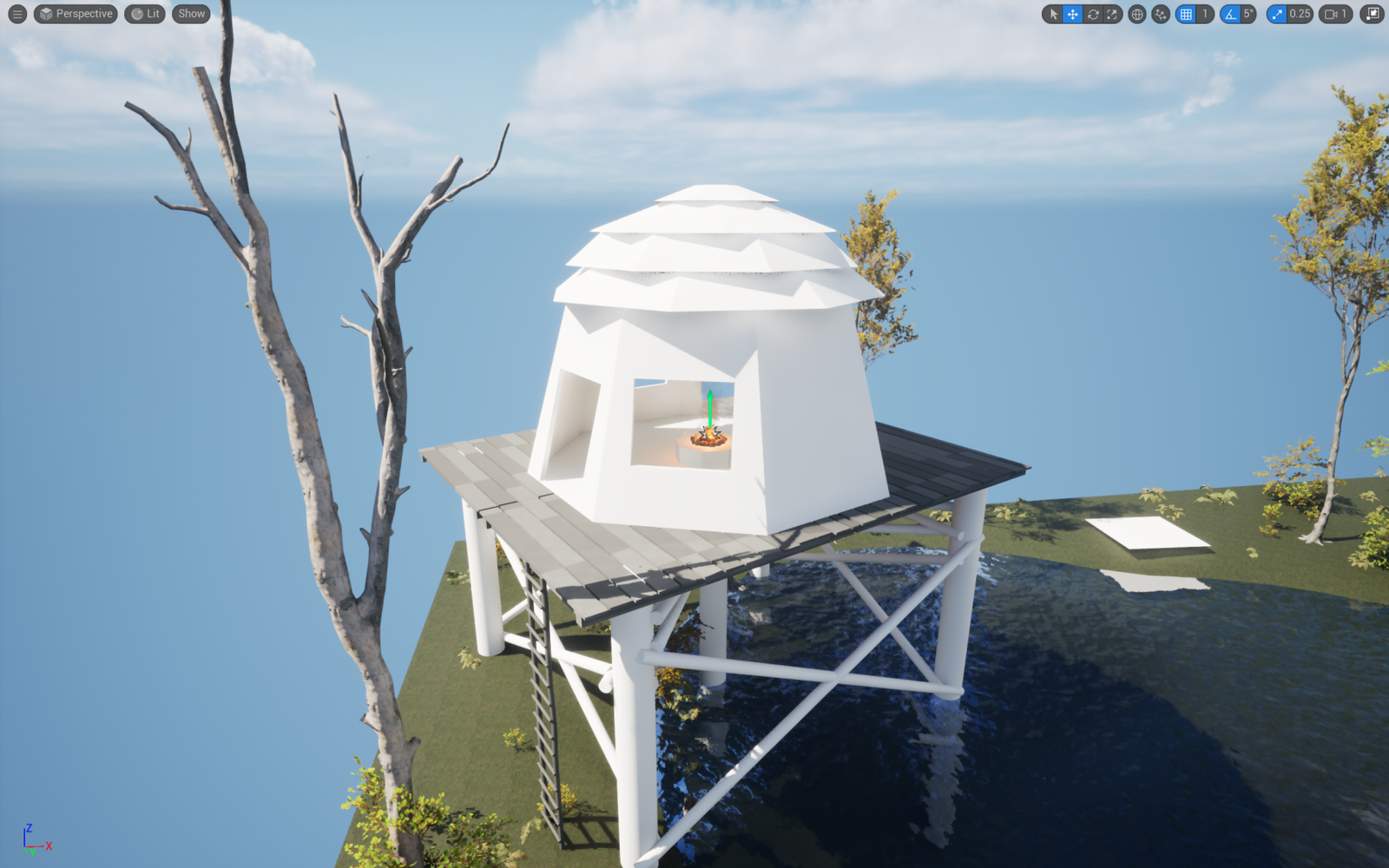Viewport: 1389px width, 868px height.
Task: Open the camera speed setting
Action: click(1336, 14)
